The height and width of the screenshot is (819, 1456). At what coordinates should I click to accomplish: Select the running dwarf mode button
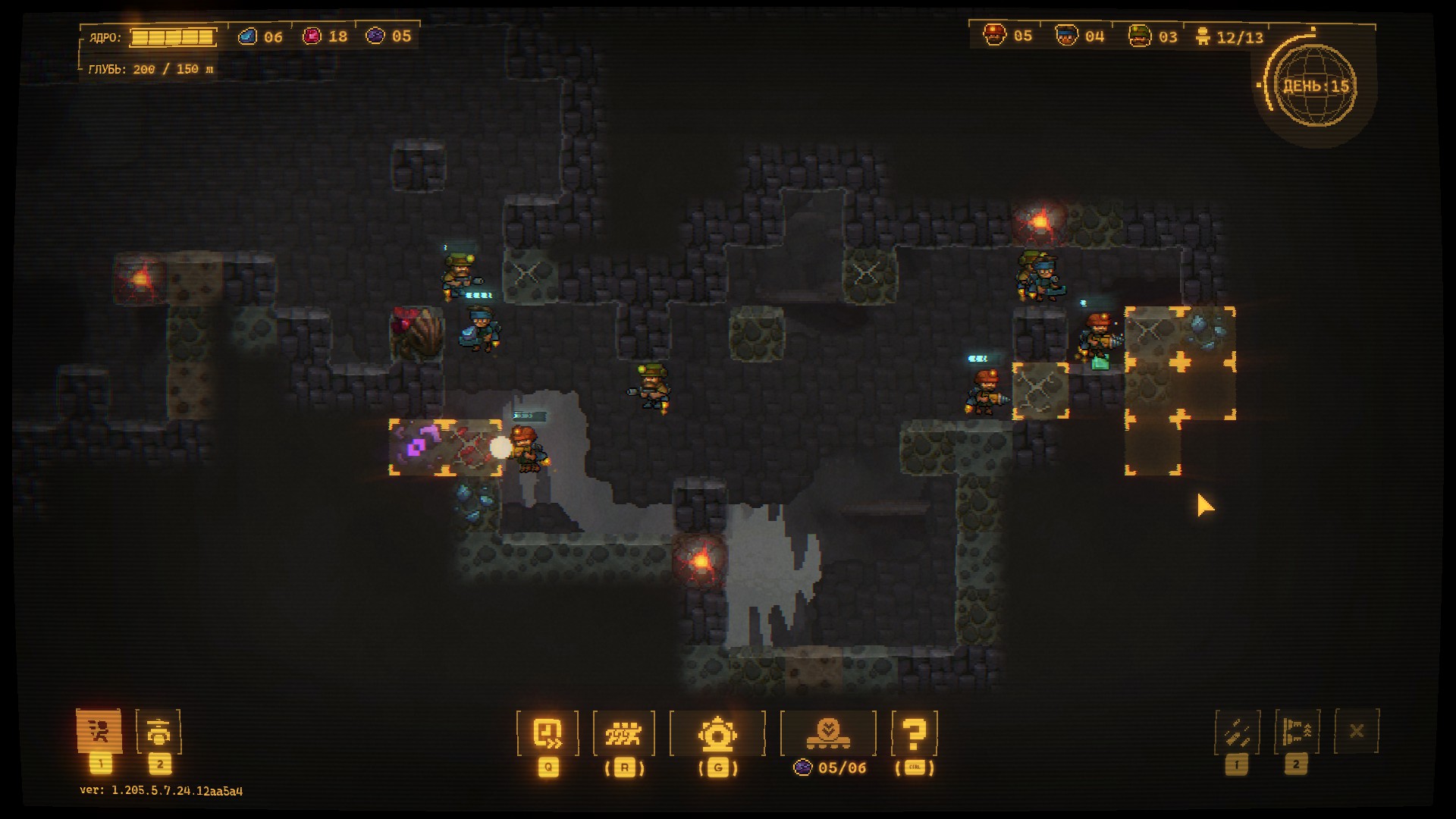click(99, 732)
